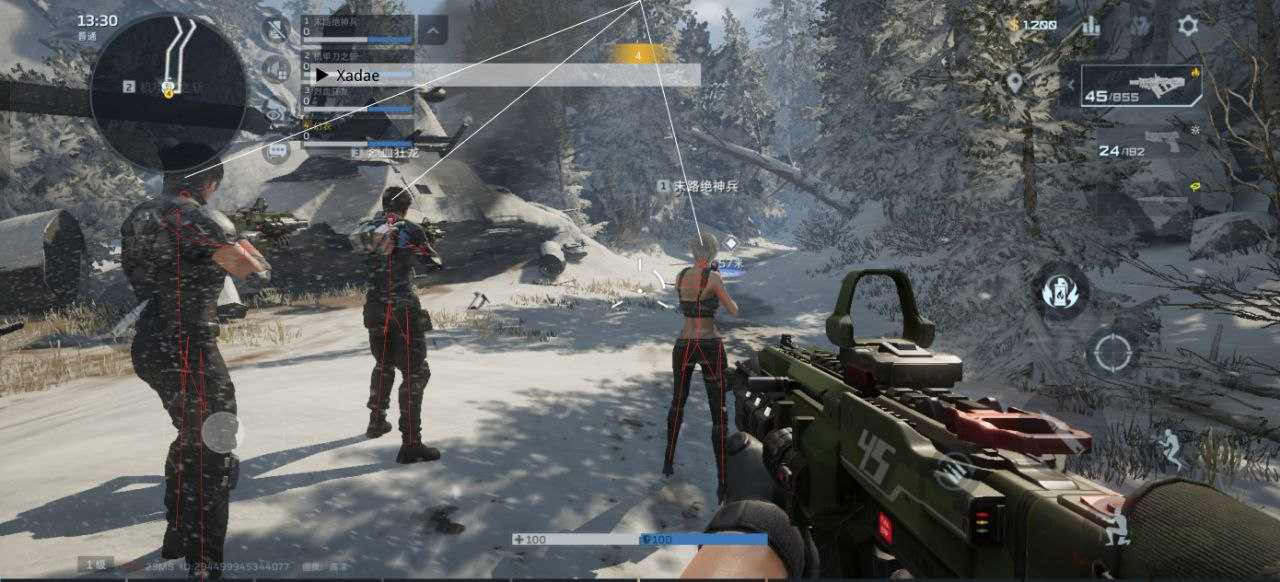Tap the yellow lightning icon beside weapons
The image size is (1280, 582).
(1194, 187)
